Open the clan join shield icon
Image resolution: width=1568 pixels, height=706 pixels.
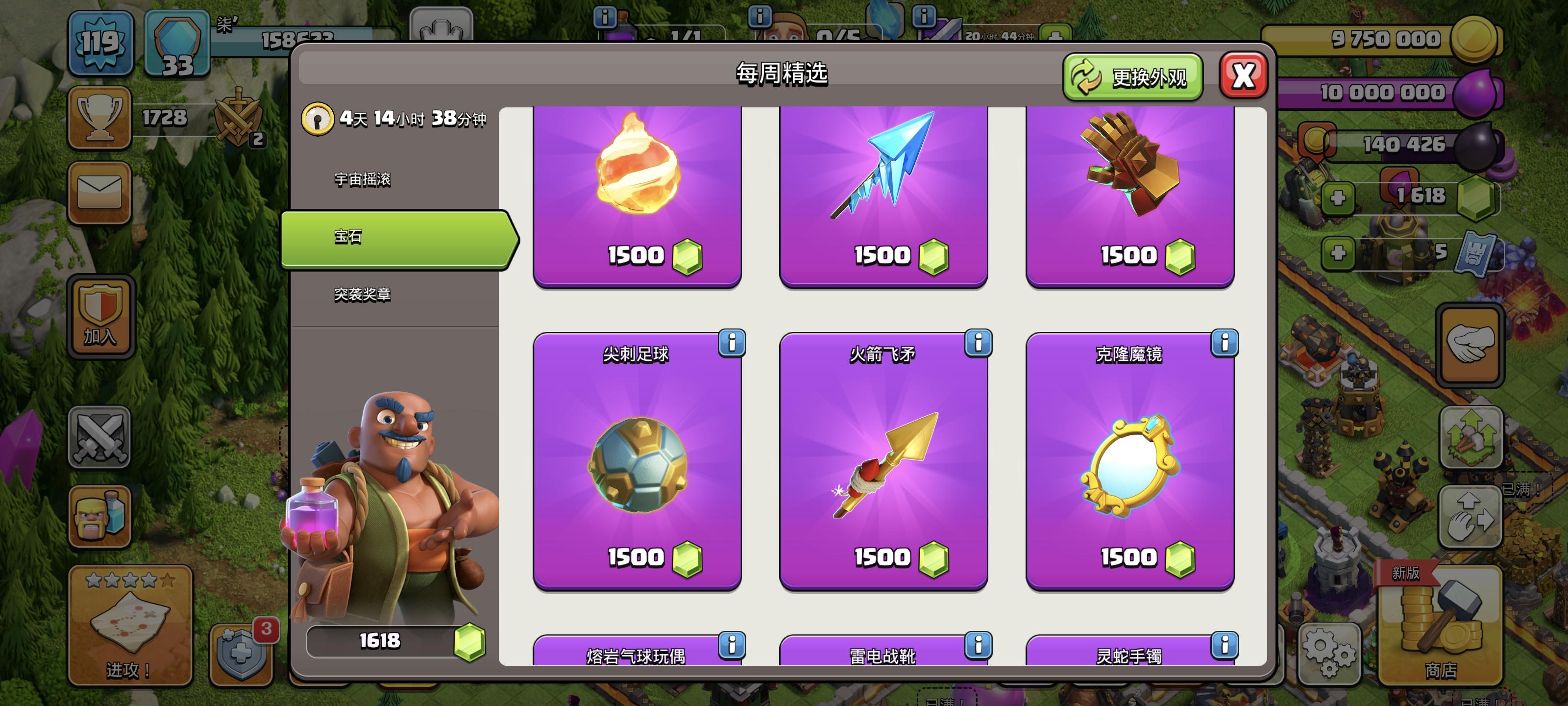[x=100, y=314]
